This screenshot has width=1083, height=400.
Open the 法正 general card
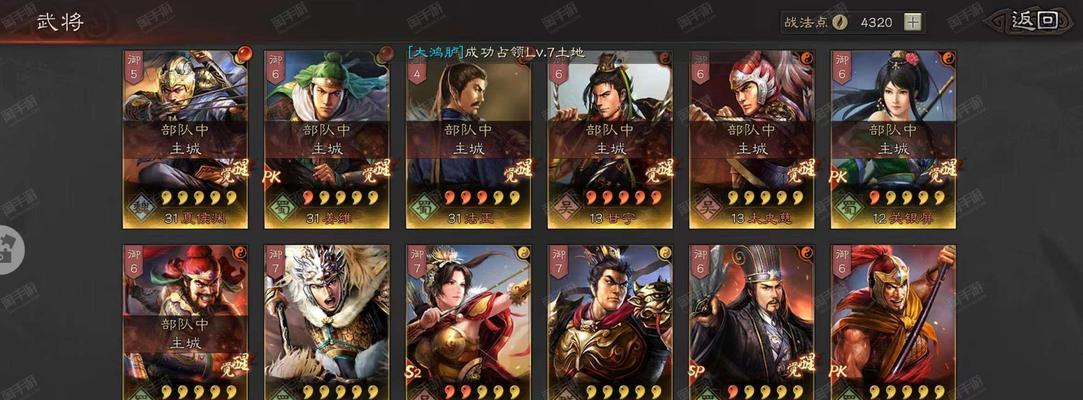(468, 138)
